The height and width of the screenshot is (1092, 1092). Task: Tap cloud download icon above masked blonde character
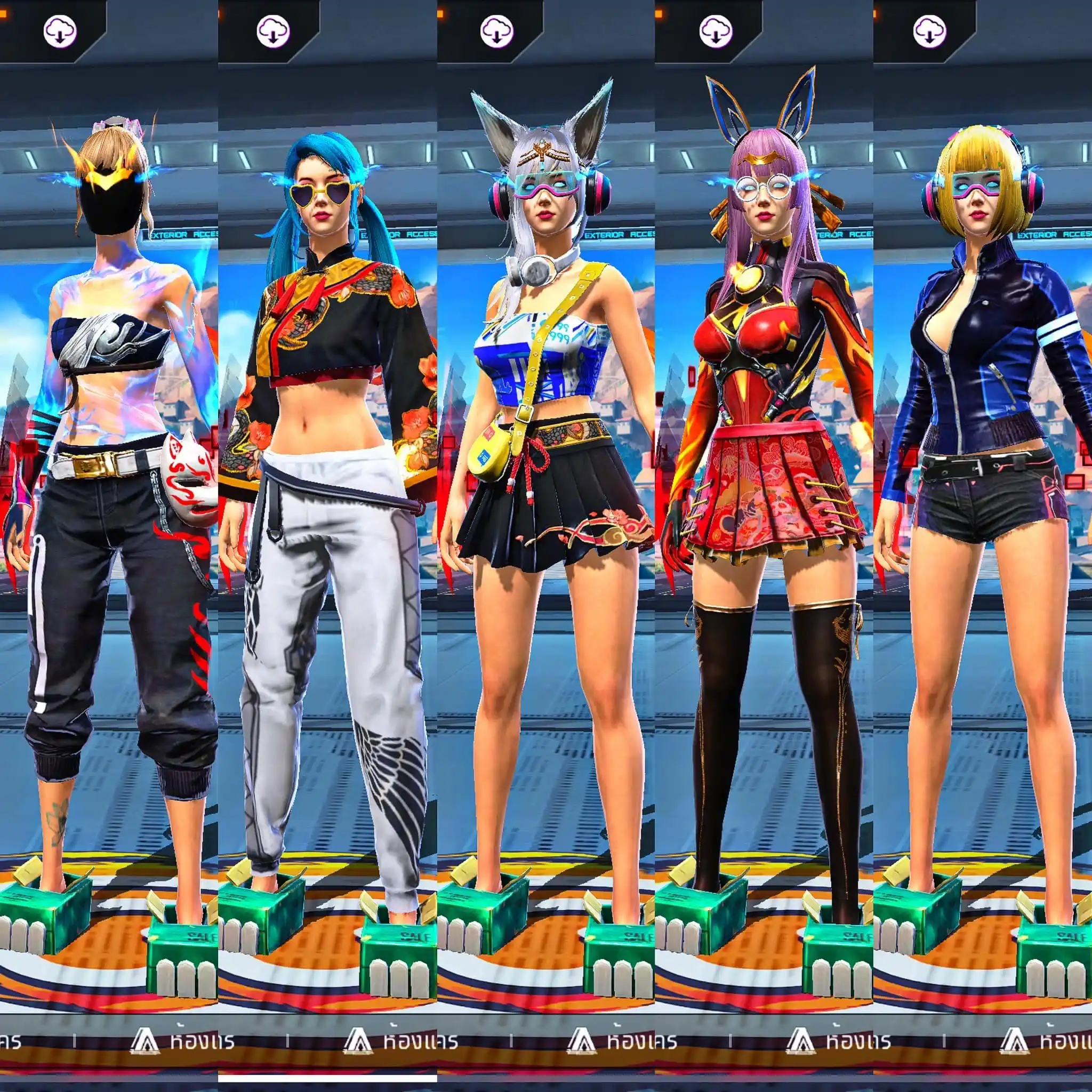pyautogui.click(x=60, y=31)
